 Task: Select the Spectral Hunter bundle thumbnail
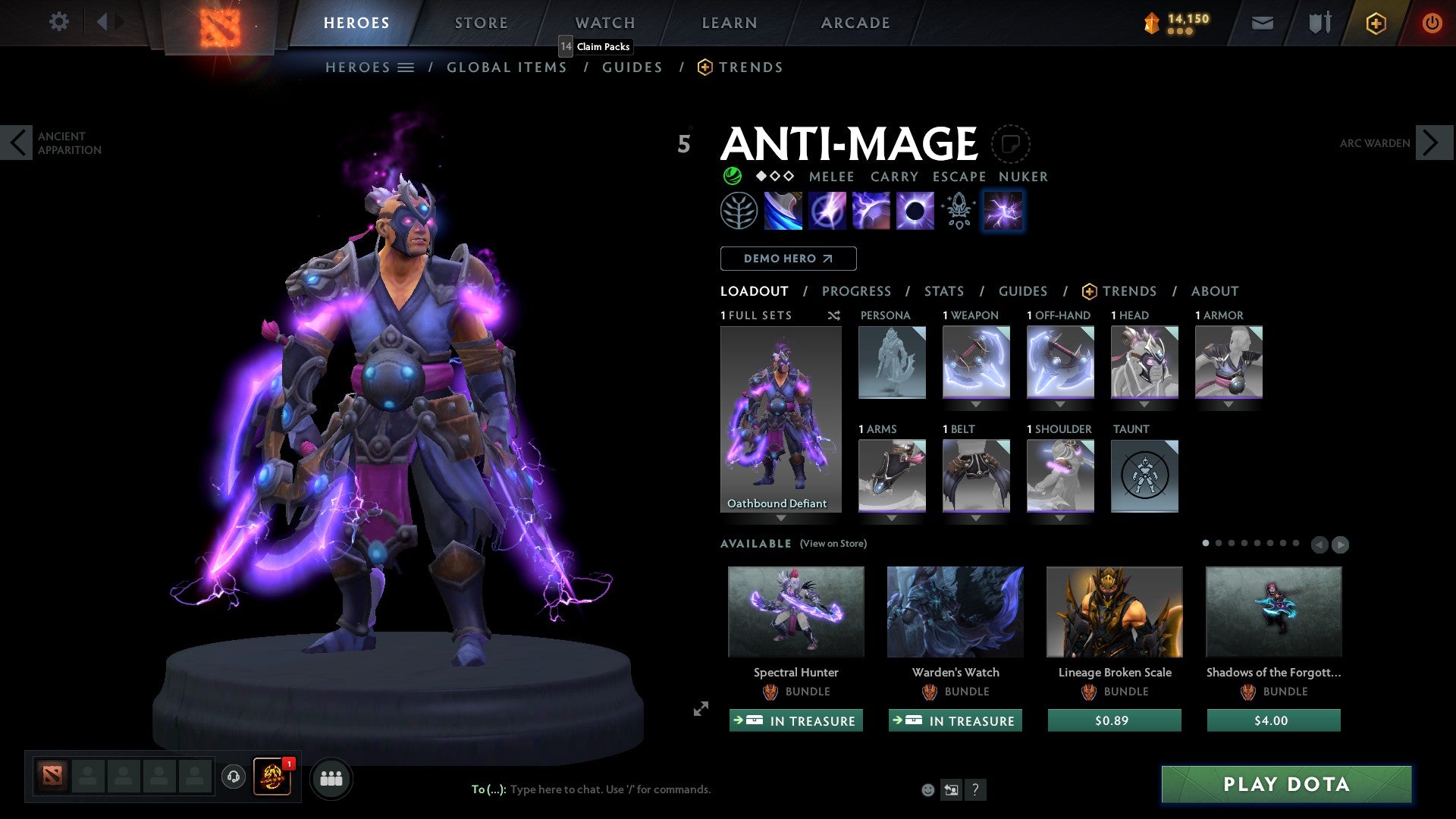pyautogui.click(x=795, y=611)
